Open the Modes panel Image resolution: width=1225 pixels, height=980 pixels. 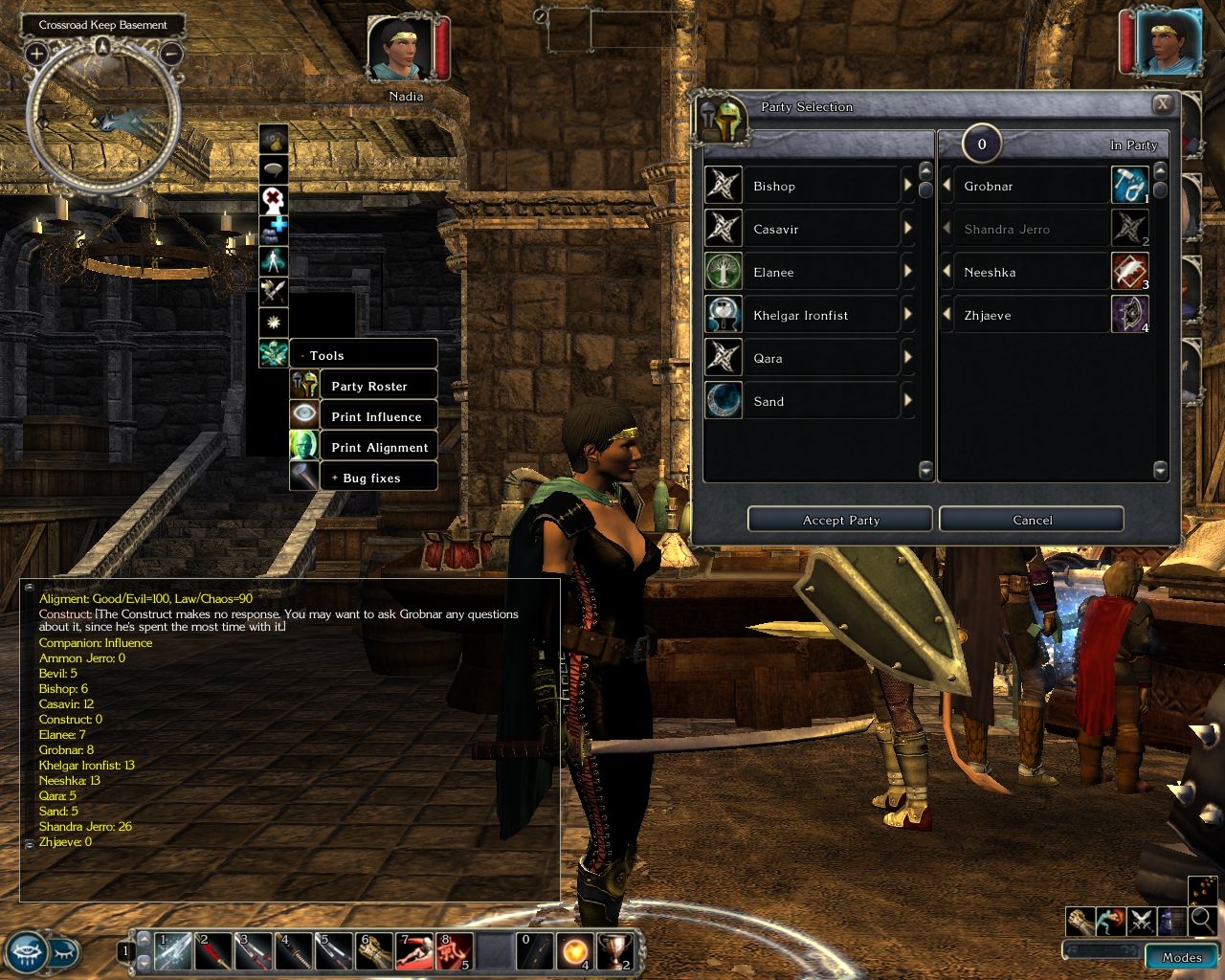pyautogui.click(x=1182, y=956)
